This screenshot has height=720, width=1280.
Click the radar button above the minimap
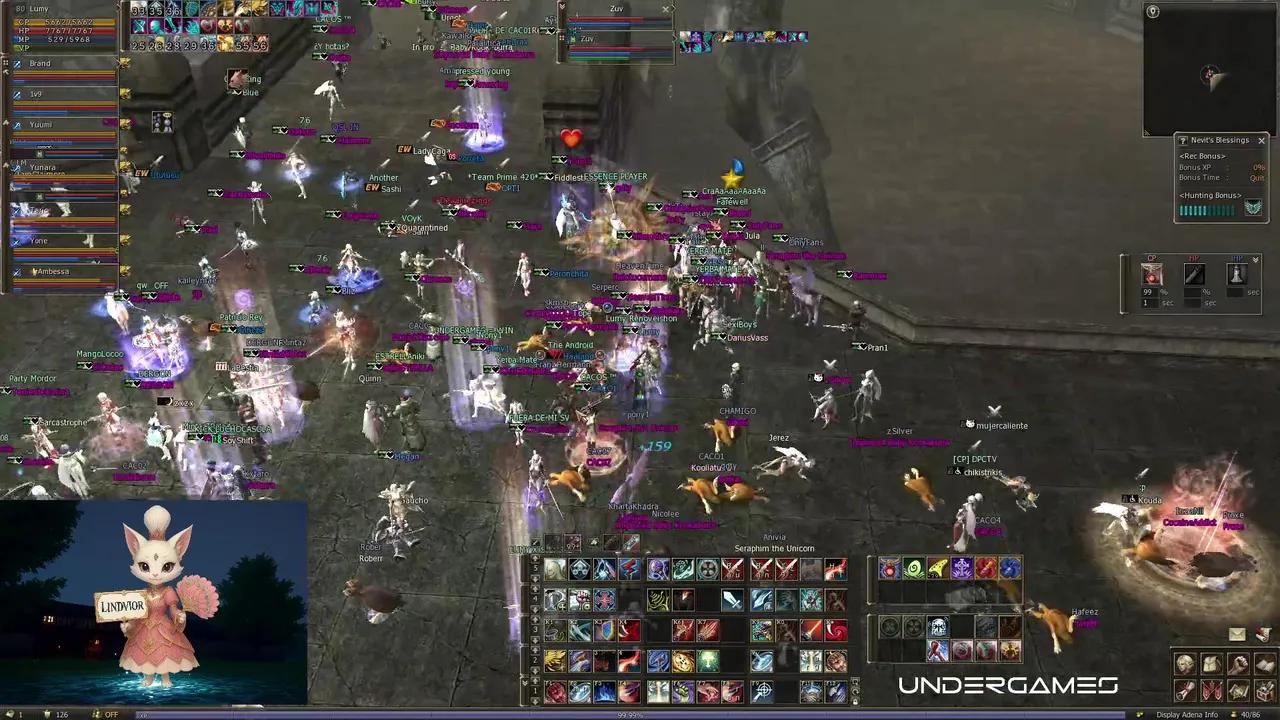tap(1153, 11)
